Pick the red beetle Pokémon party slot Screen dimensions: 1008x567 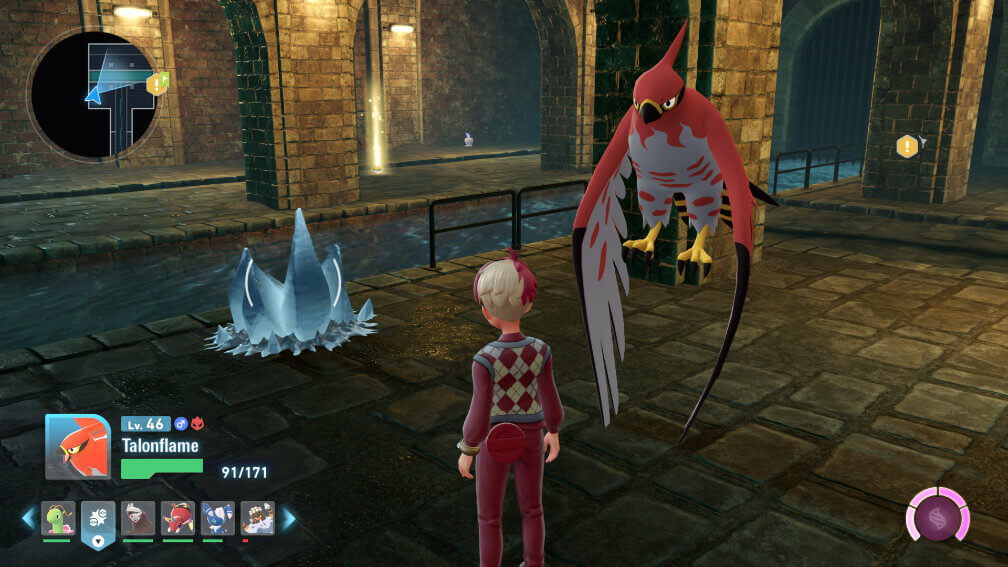point(178,518)
